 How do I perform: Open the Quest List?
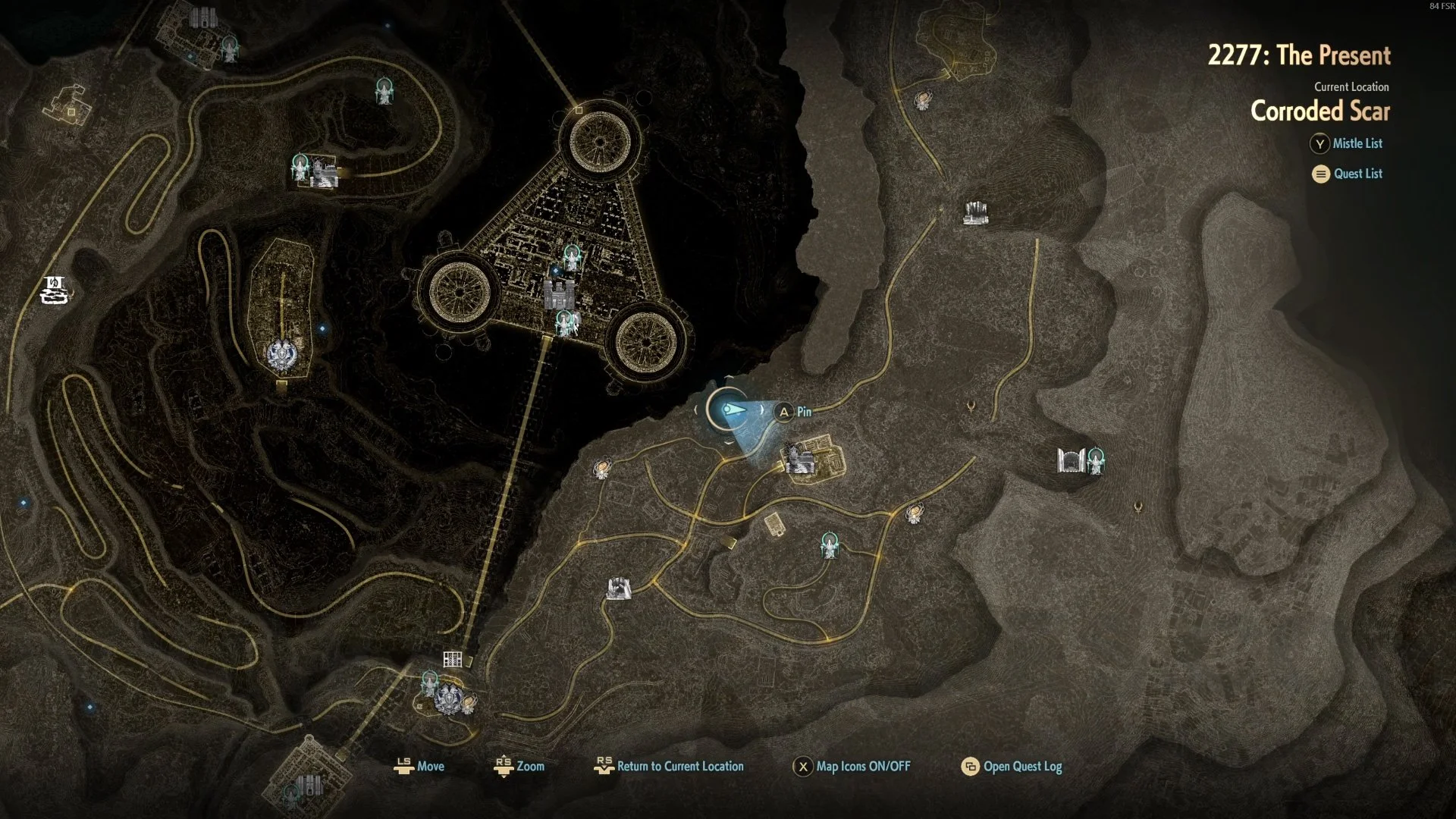point(1357,174)
